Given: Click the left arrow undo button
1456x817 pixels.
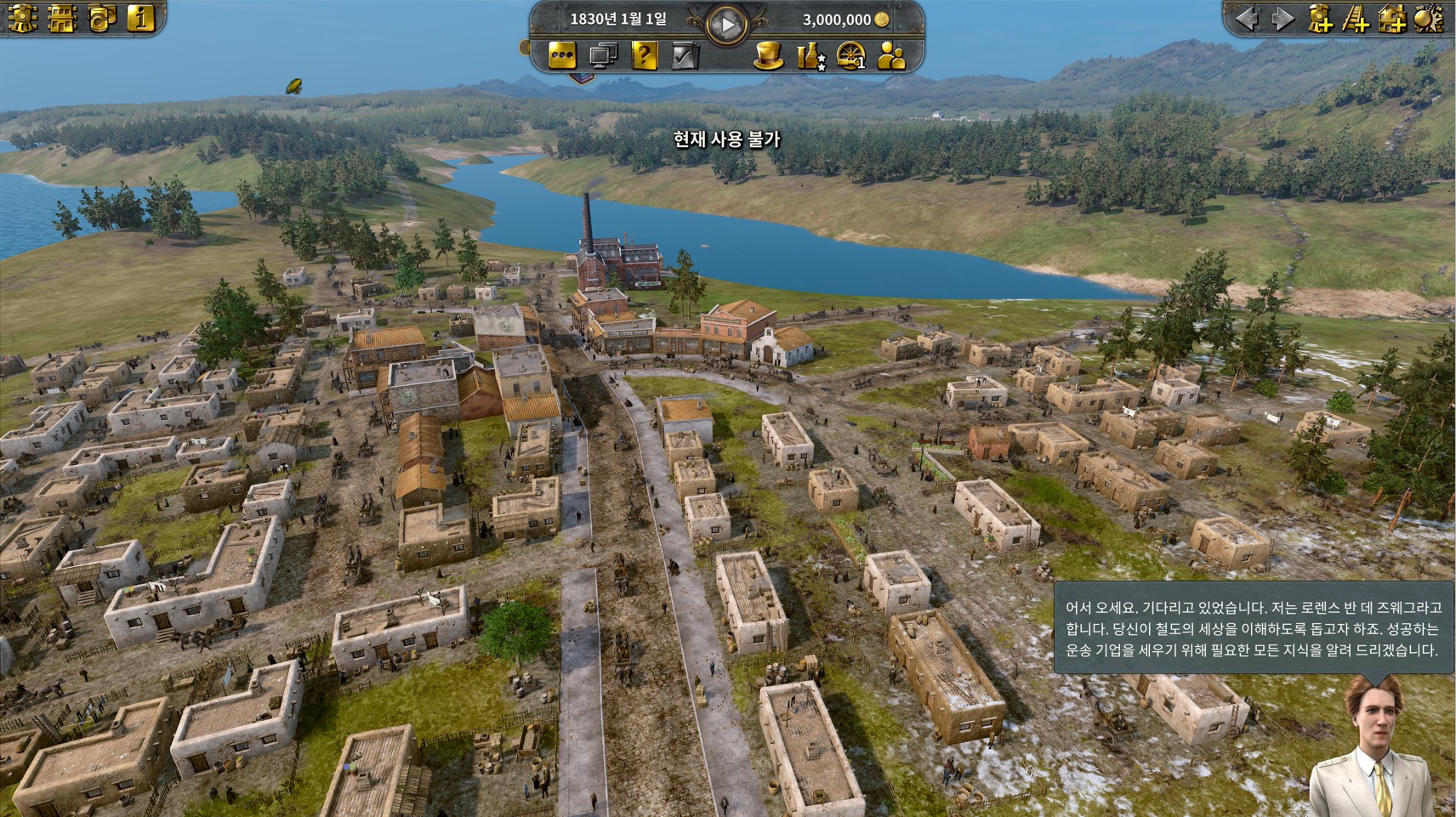Looking at the screenshot, I should (1246, 19).
